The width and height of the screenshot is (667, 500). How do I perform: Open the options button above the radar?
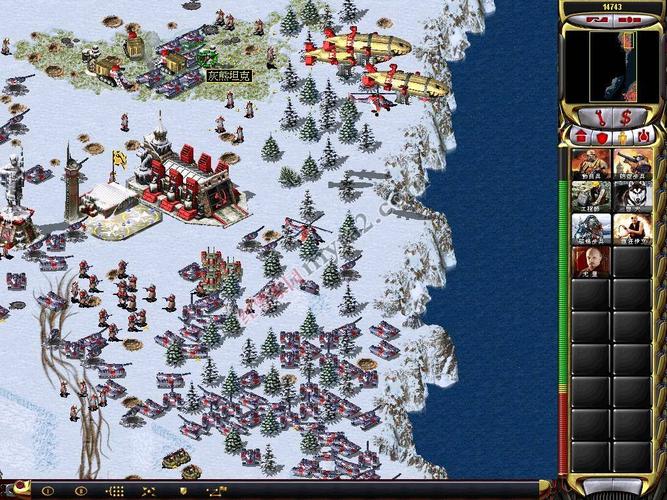(598, 18)
